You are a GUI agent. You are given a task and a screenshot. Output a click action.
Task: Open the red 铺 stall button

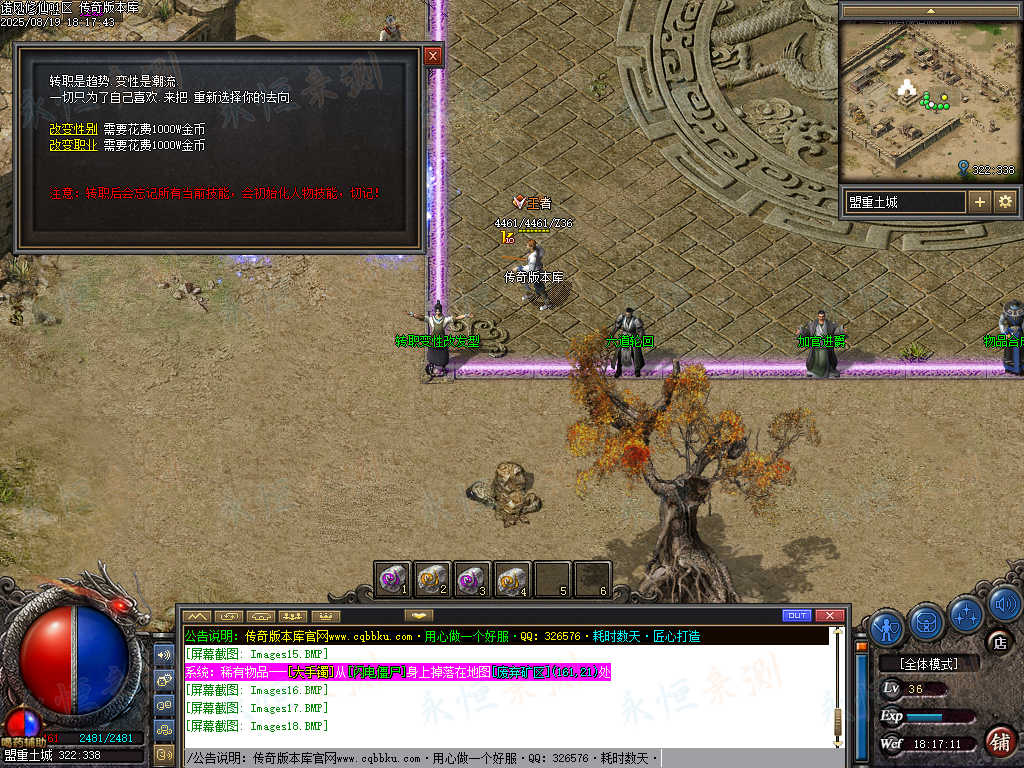tap(998, 741)
